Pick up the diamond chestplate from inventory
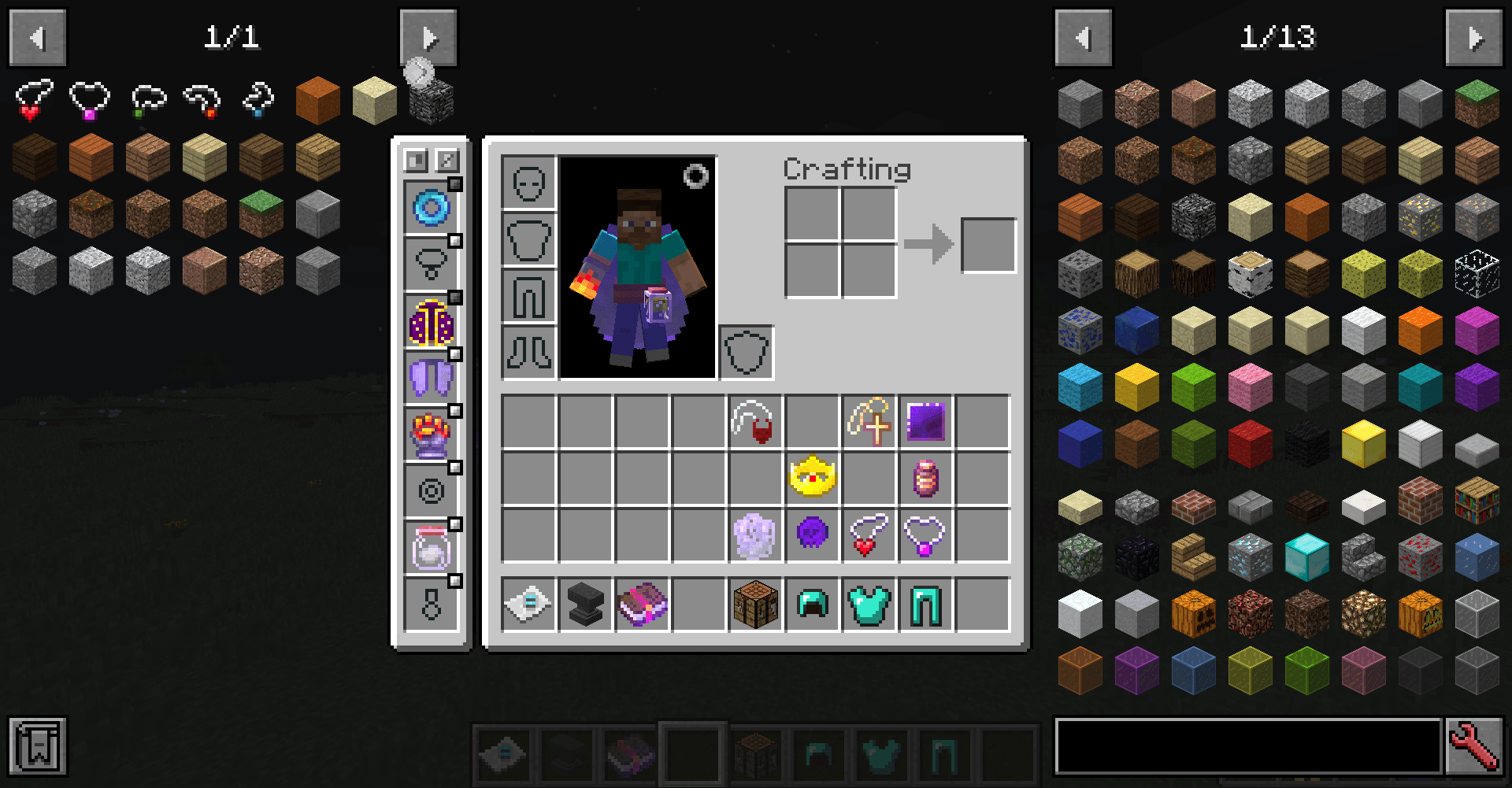 tap(869, 604)
